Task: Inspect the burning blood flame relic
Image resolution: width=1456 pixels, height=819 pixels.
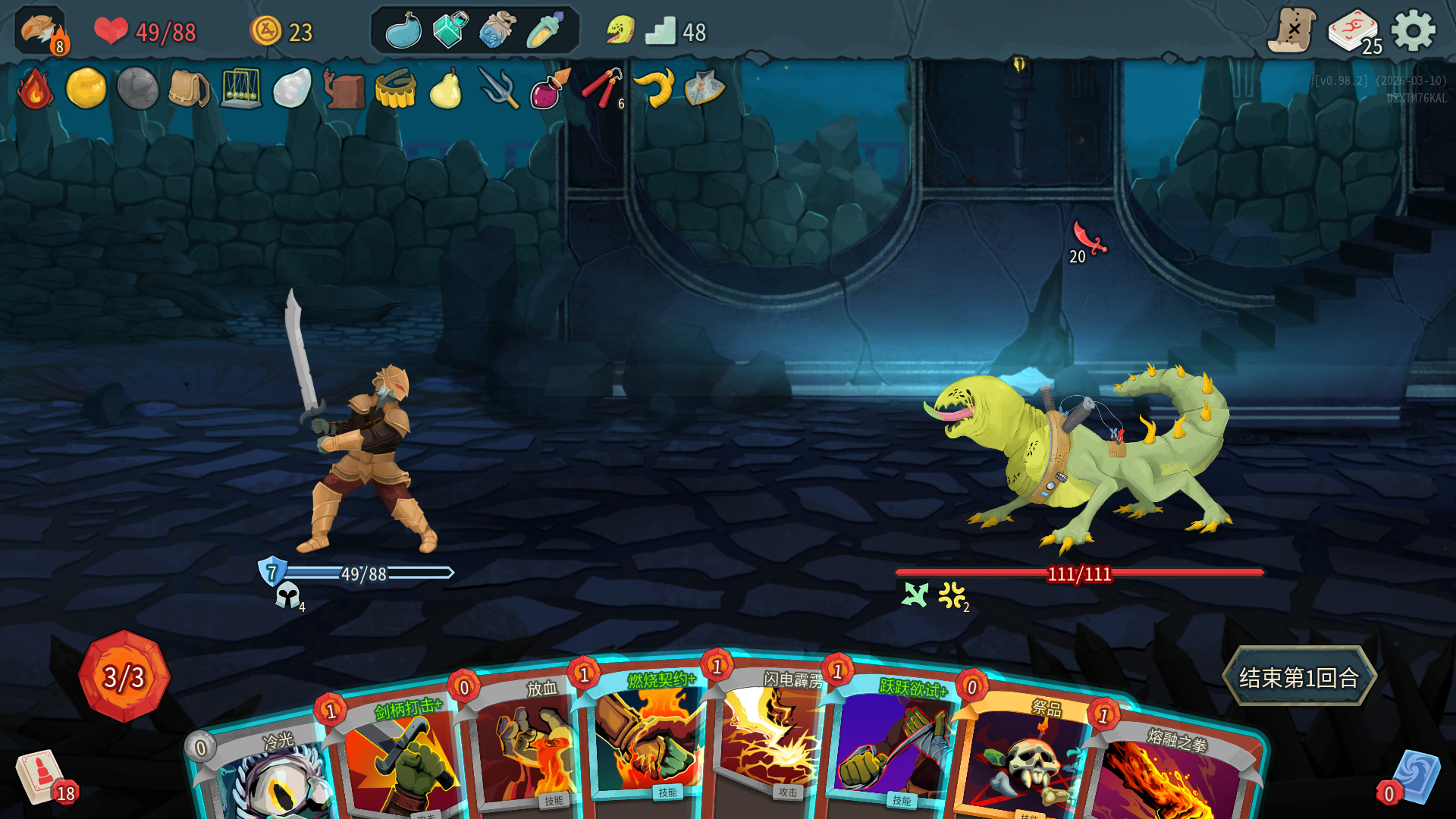Action: [x=35, y=89]
